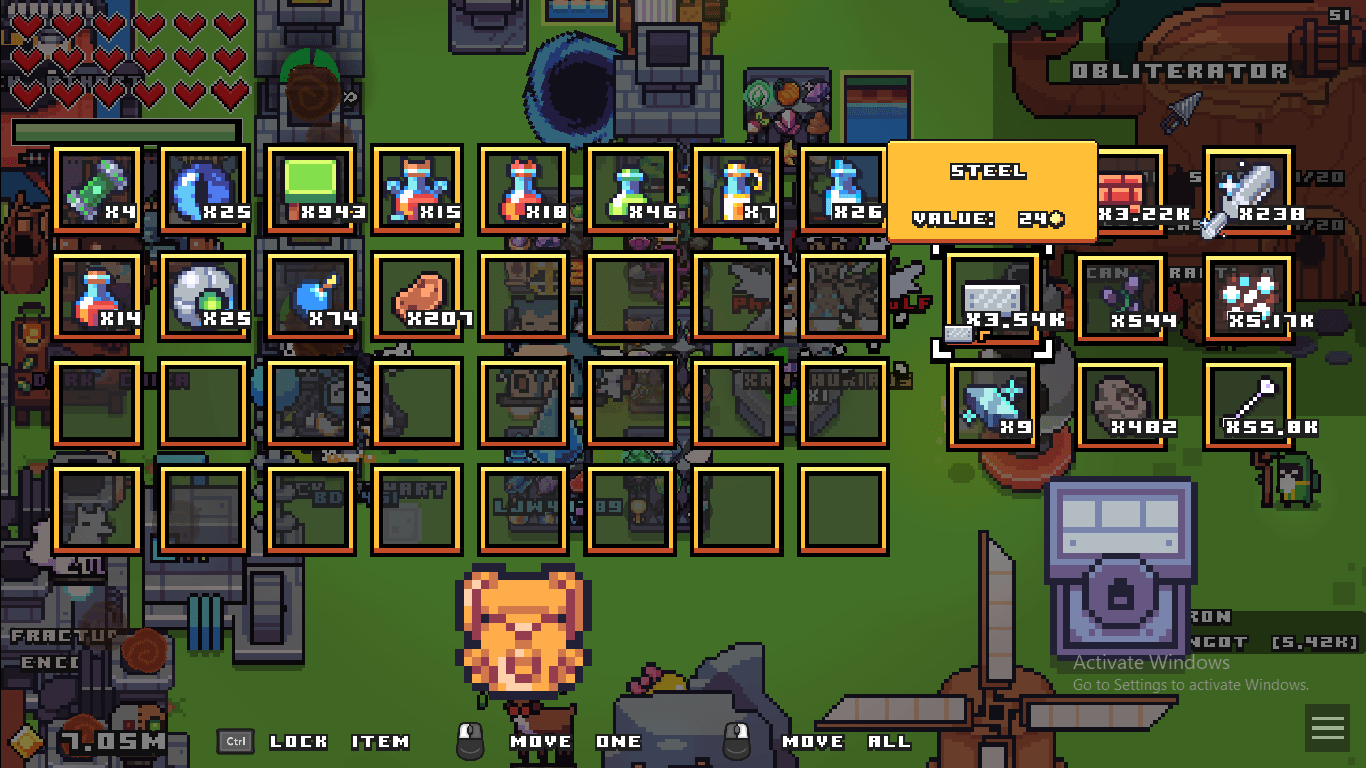Select the red potion flask showing x14
The height and width of the screenshot is (768, 1366).
(x=97, y=297)
